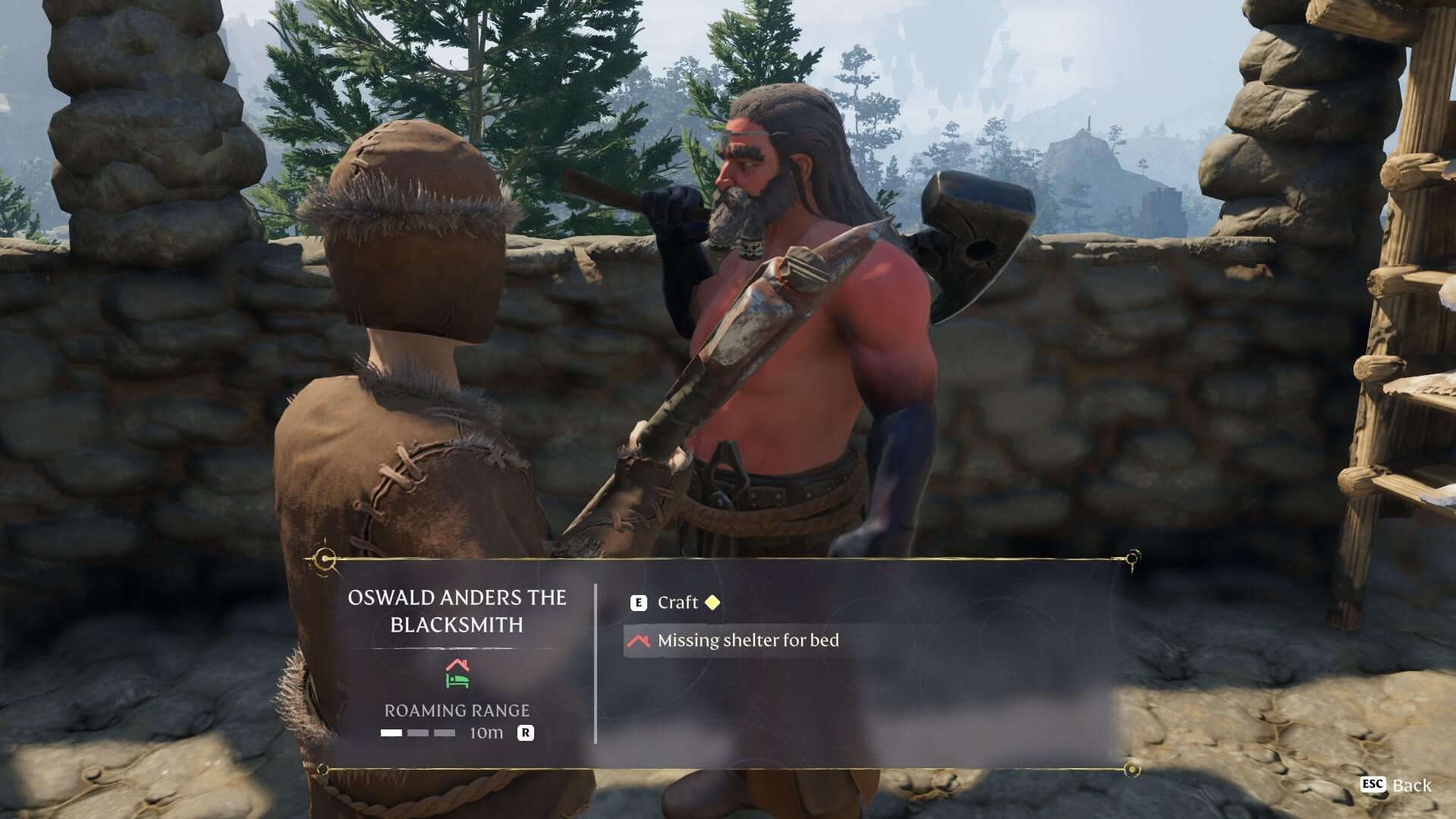Expand the Roaming Range section
This screenshot has width=1456, height=819.
coord(457,710)
